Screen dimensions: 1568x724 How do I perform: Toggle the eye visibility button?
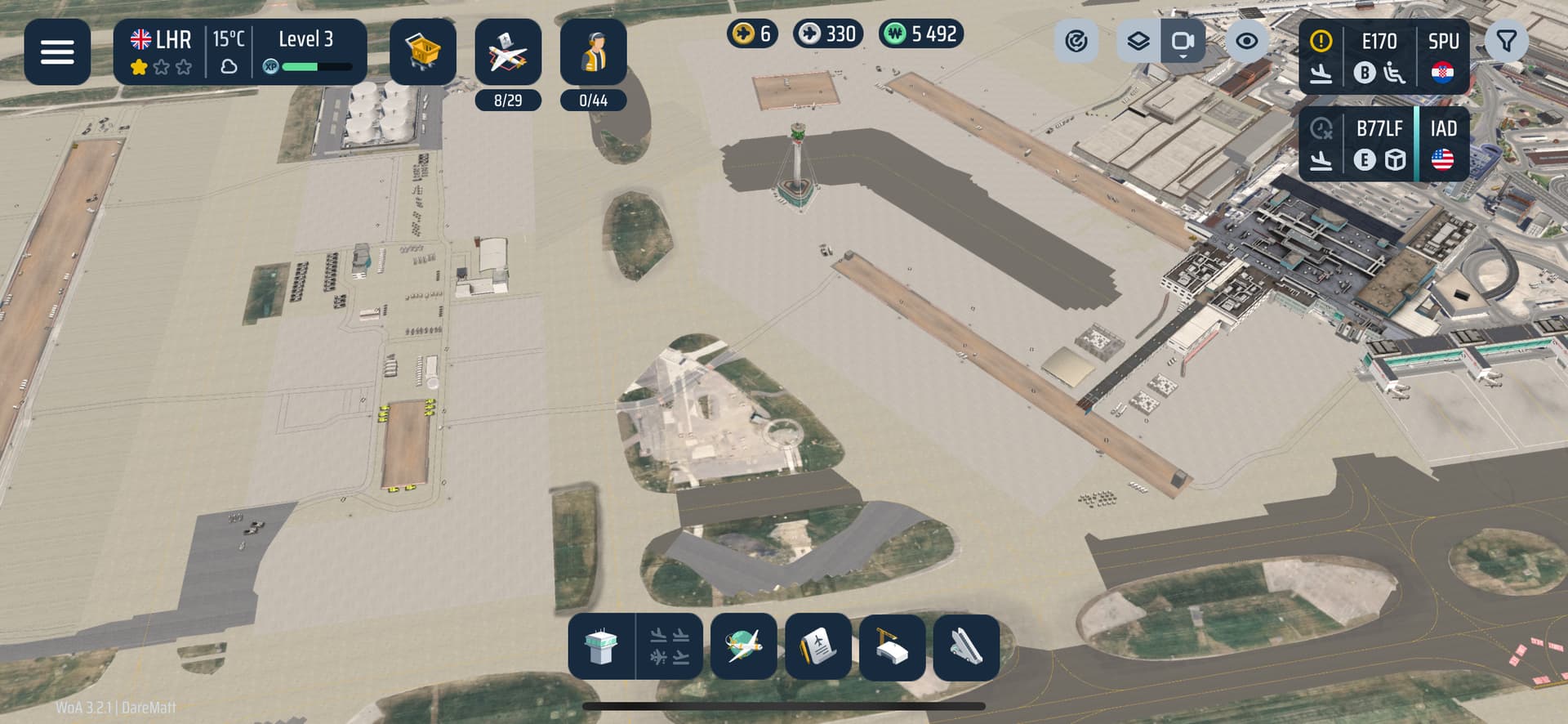pos(1246,41)
